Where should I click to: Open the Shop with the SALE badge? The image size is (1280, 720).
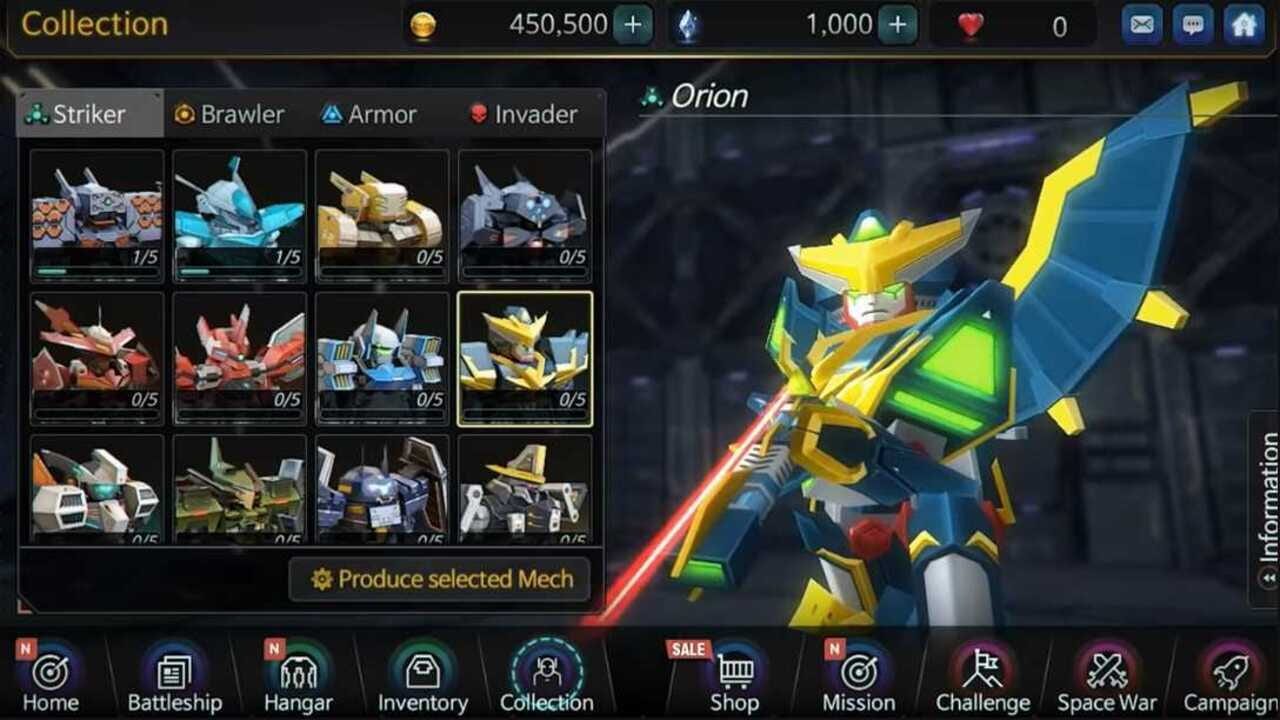click(736, 678)
